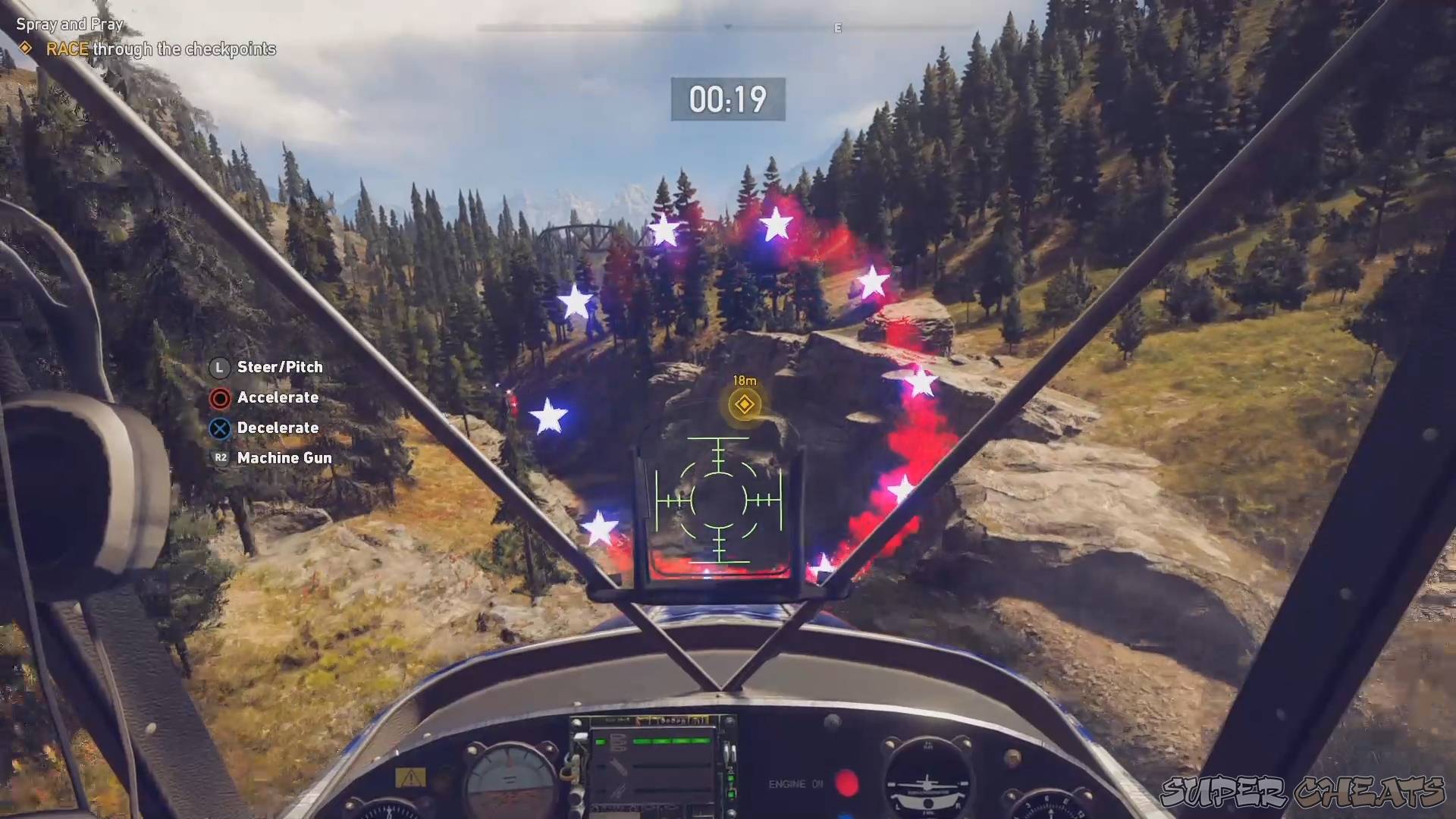Select the Spray and Pray mission title
The width and height of the screenshot is (1456, 819).
coord(68,24)
